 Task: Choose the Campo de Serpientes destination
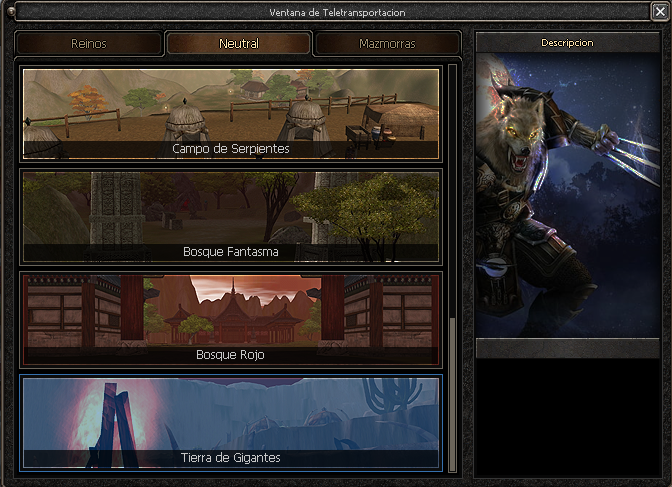(230, 114)
